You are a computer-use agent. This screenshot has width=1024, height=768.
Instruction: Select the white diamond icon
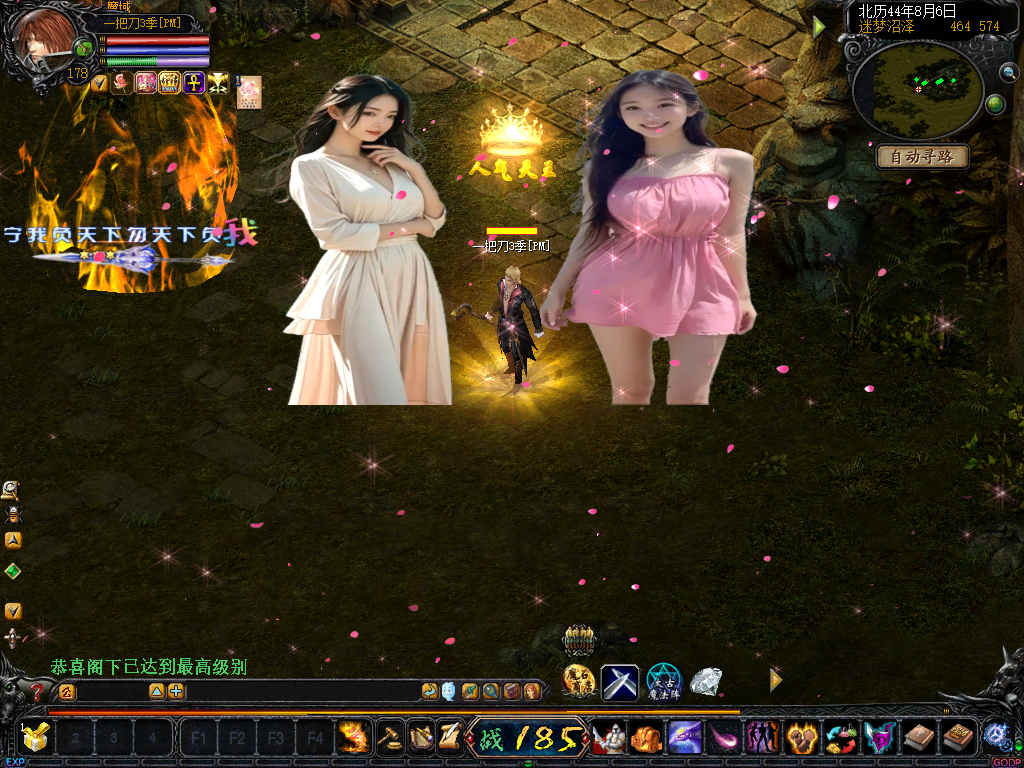[706, 681]
